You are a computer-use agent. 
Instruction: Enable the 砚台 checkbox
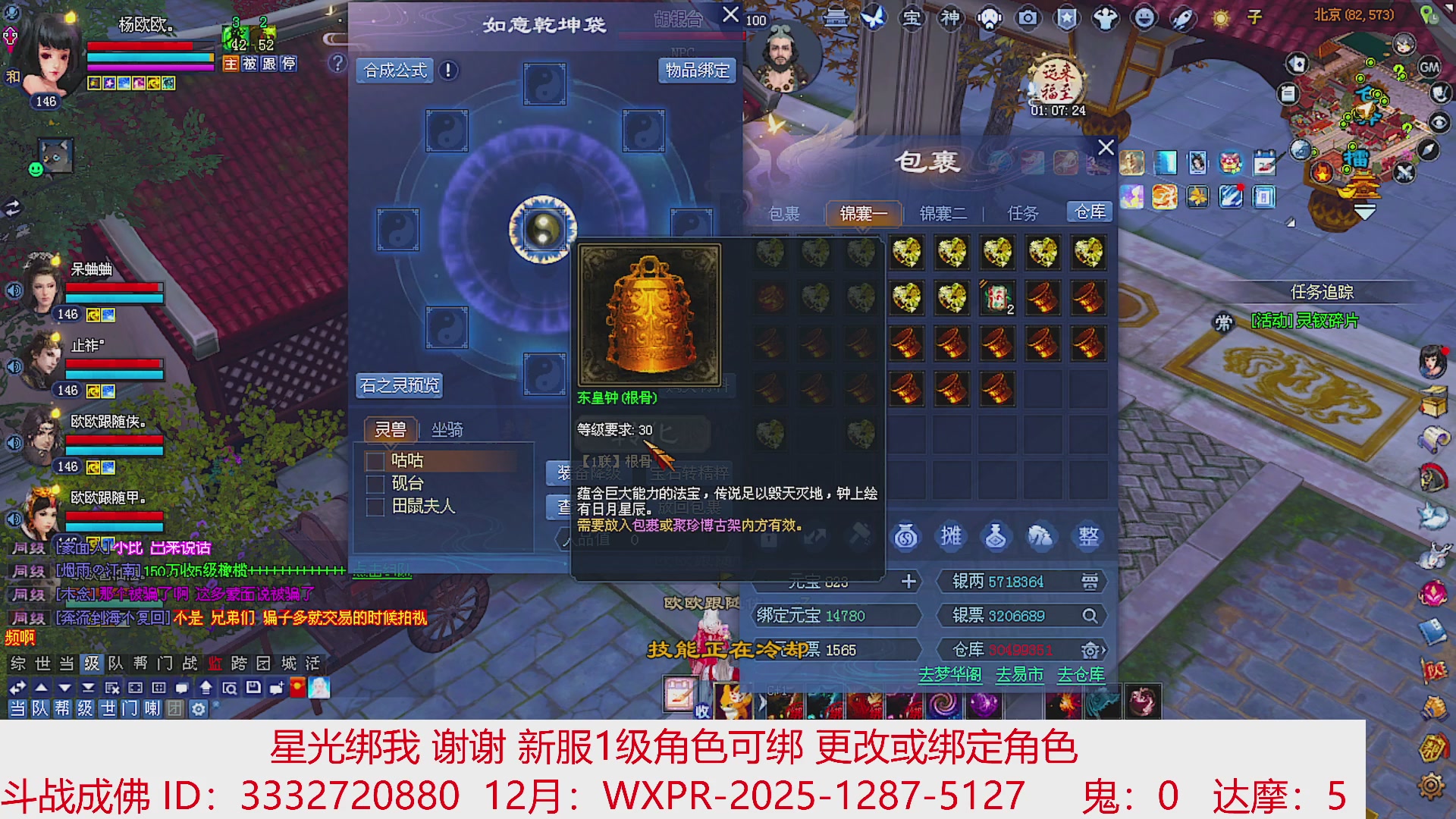point(374,483)
